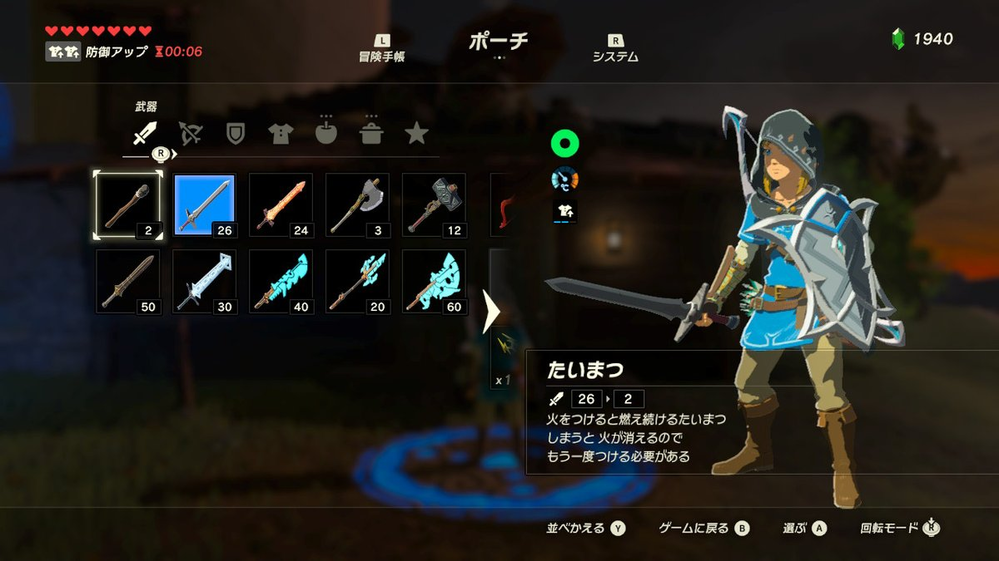The height and width of the screenshot is (561, 999).
Task: Select the orange flame sword slot
Action: 281,205
